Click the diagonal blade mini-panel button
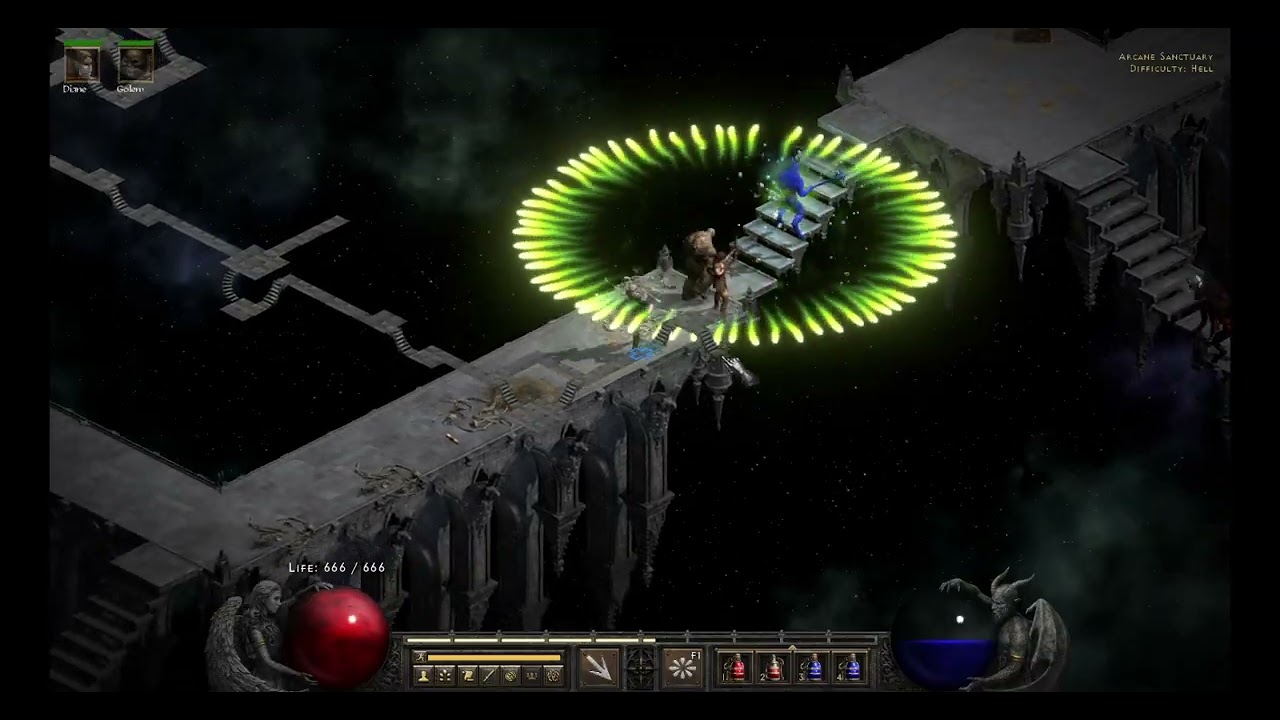 489,676
